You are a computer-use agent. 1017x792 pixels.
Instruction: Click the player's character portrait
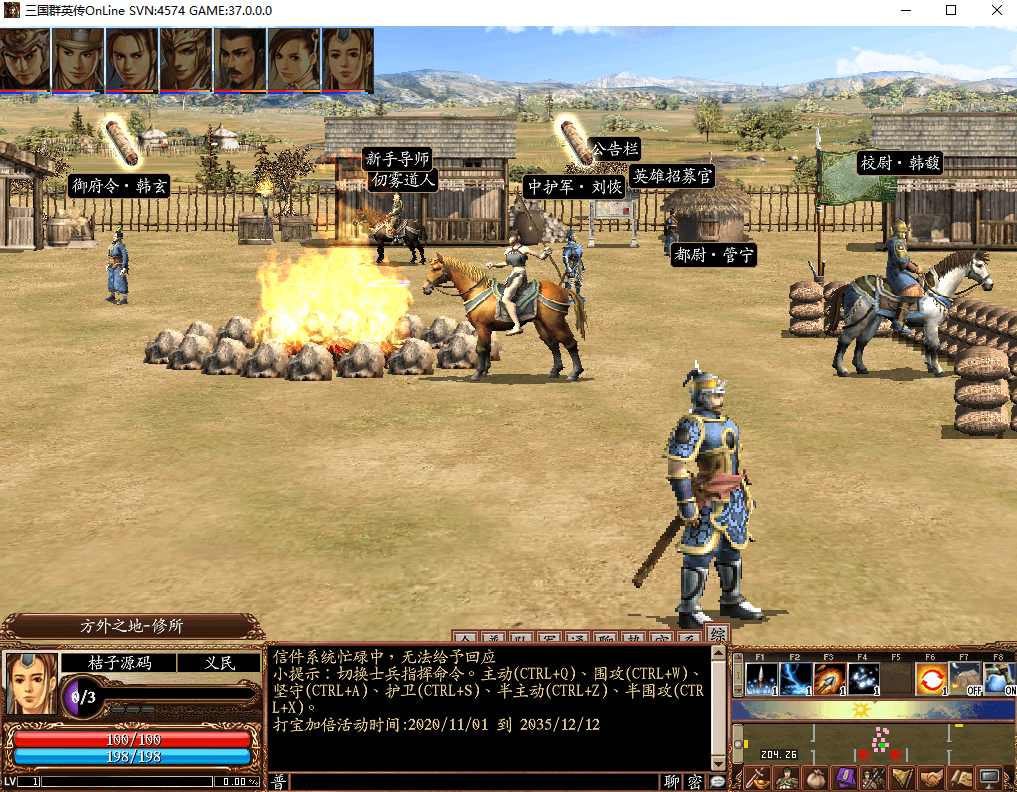[x=32, y=683]
